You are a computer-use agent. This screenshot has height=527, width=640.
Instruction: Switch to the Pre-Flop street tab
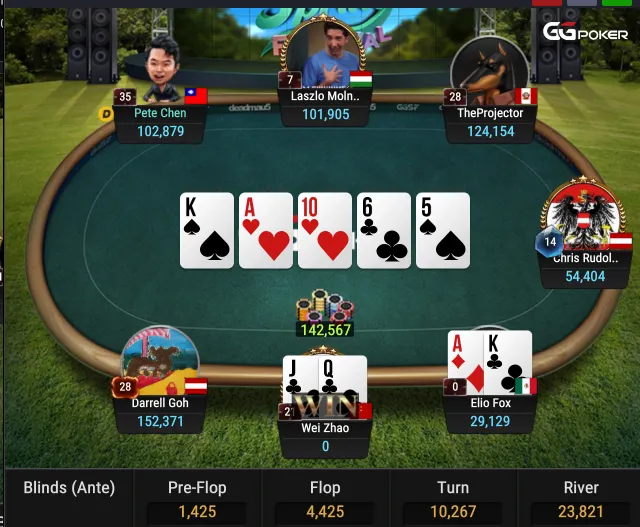196,498
